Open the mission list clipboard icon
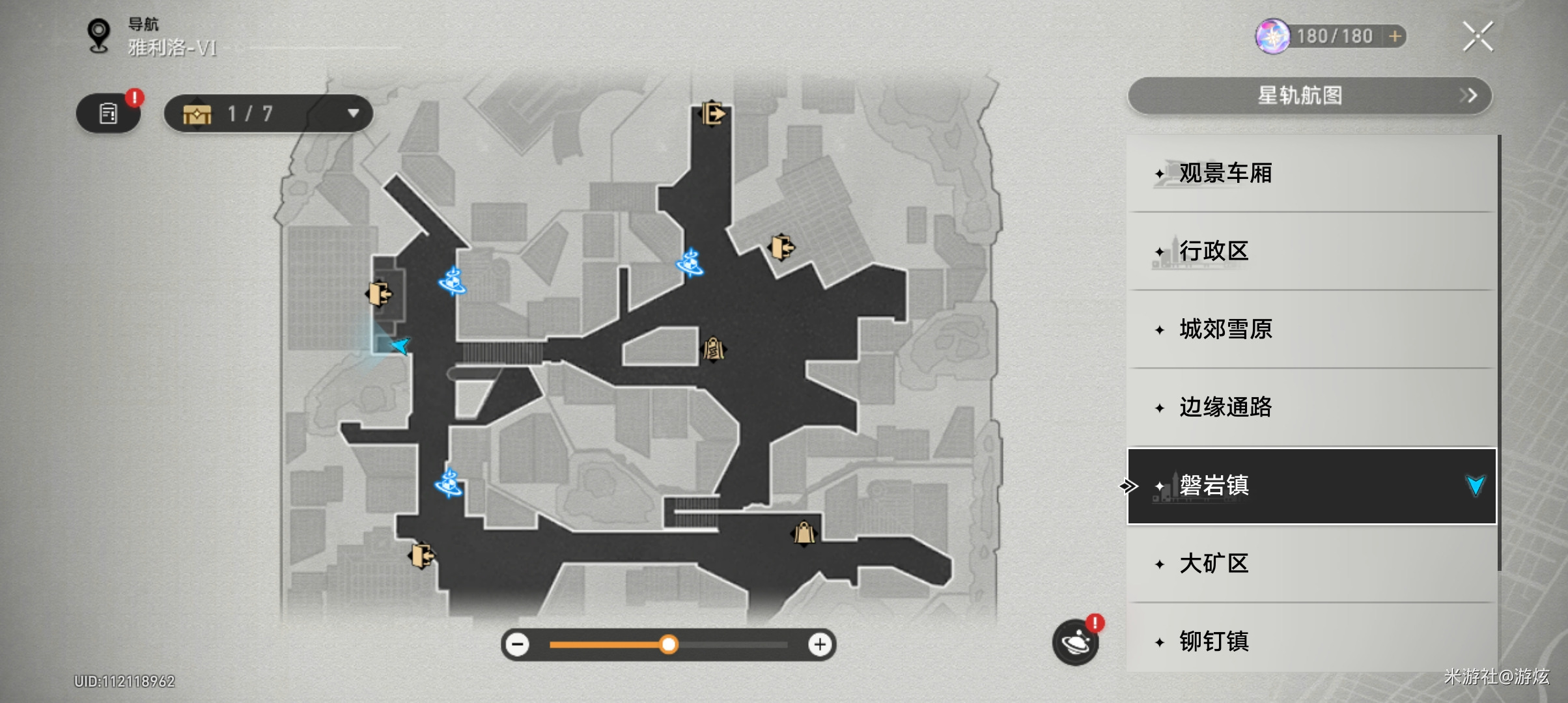 (108, 114)
